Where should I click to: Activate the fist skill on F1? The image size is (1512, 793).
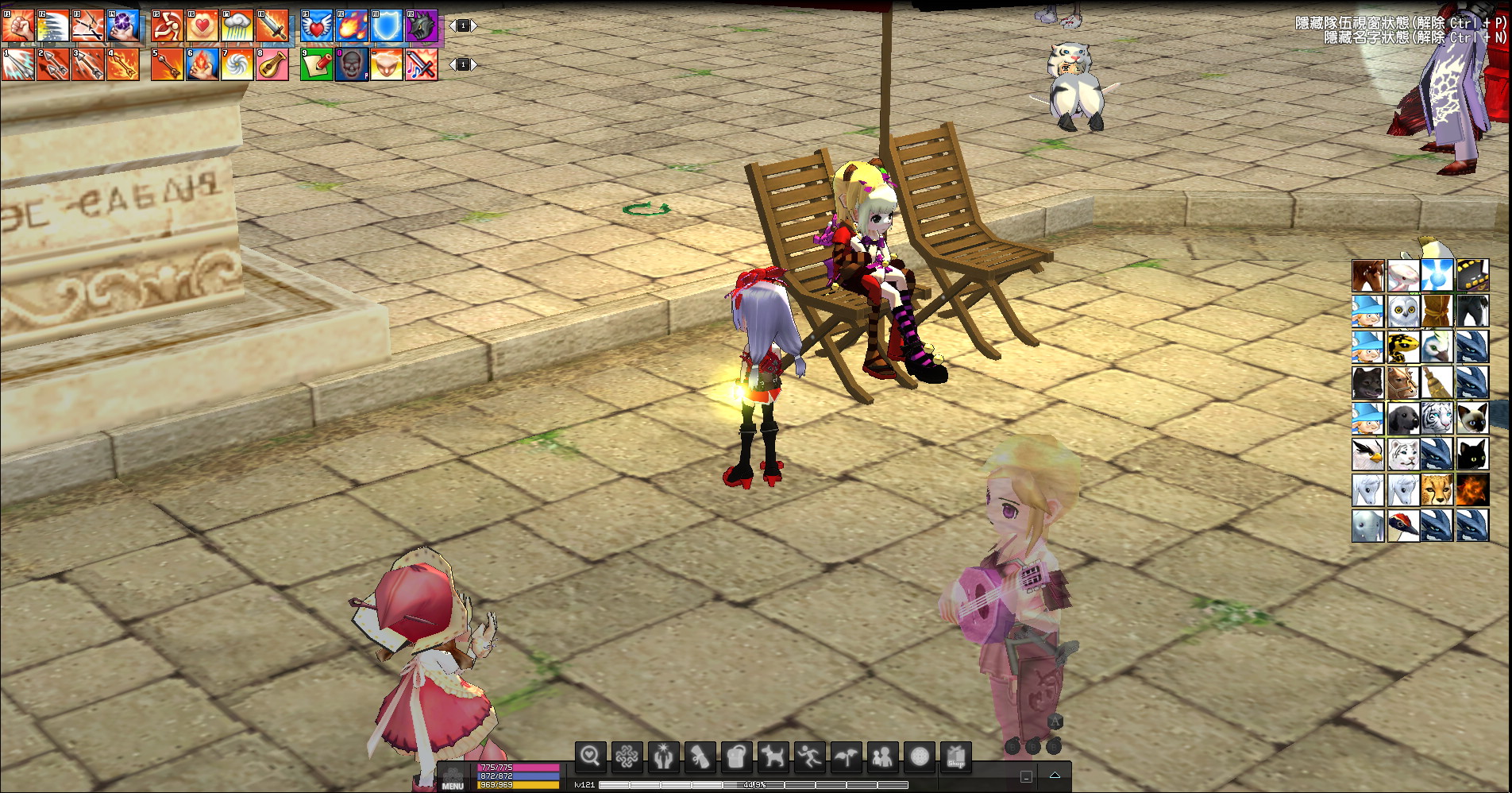[17, 26]
